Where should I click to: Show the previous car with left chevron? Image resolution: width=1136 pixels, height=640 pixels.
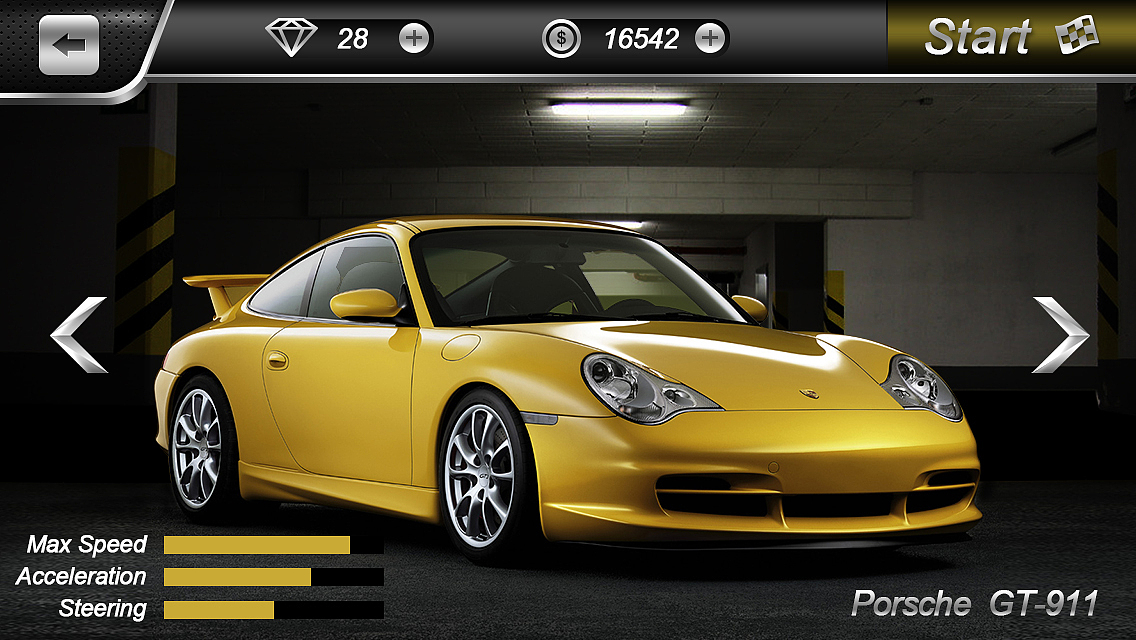(x=79, y=335)
